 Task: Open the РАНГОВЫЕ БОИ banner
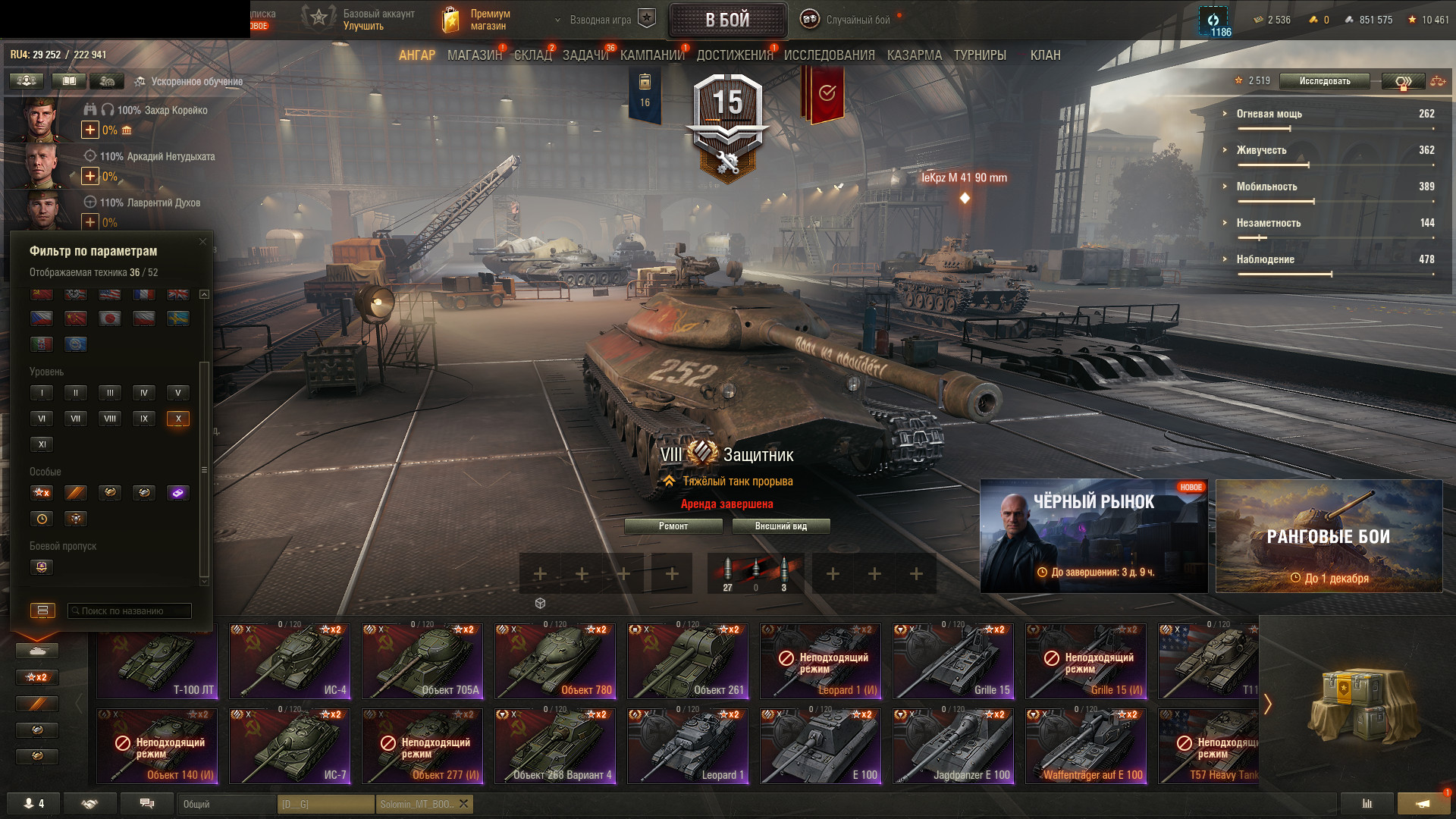pos(1329,536)
